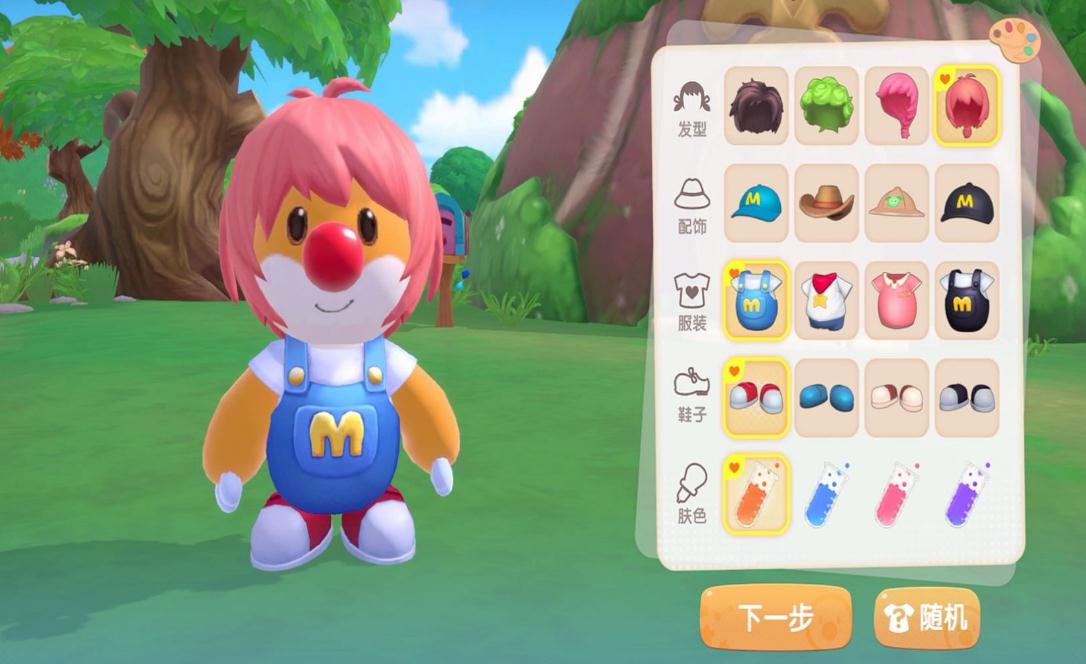
Task: Select the blue skin color vial
Action: coord(826,494)
